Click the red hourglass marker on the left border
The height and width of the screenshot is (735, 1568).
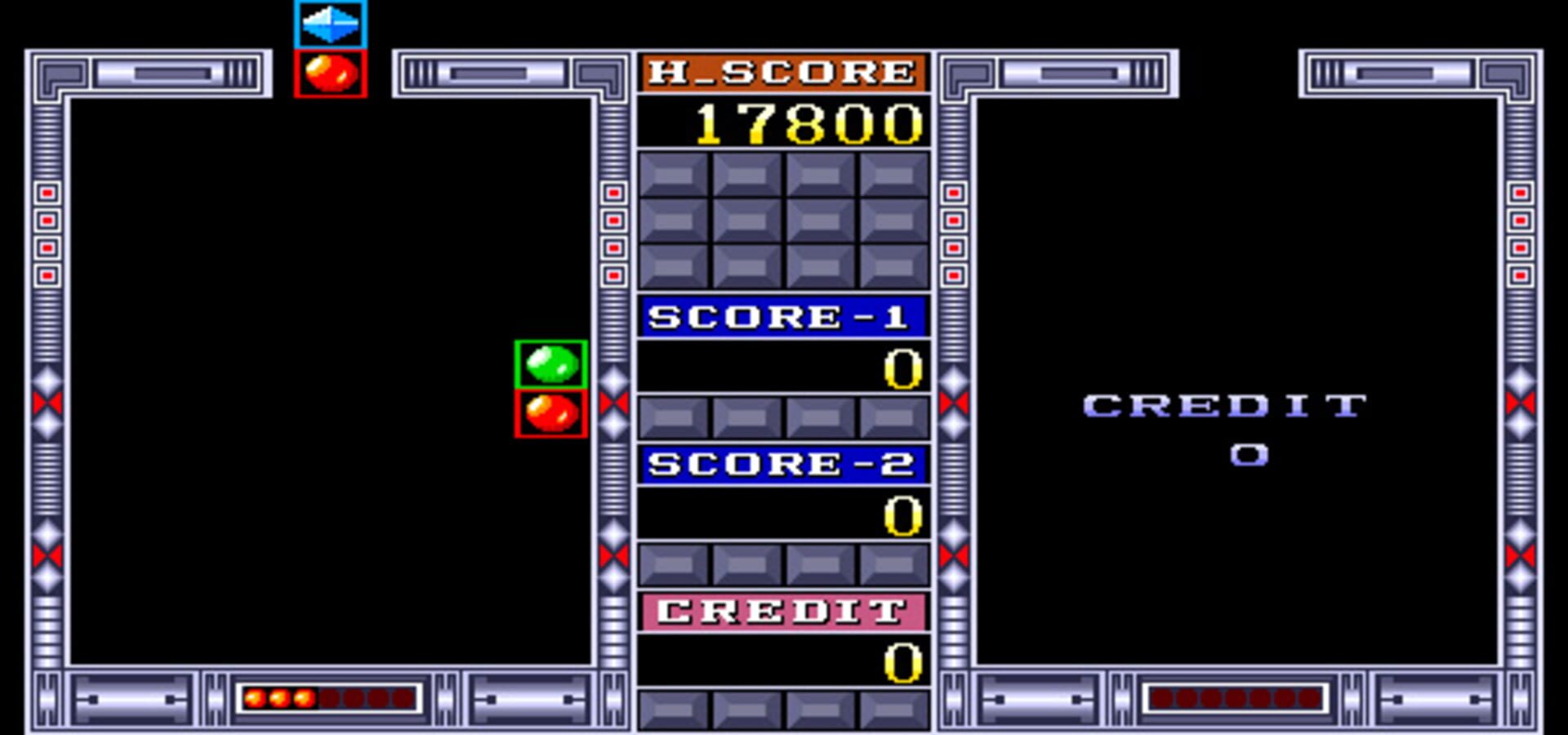pos(47,400)
